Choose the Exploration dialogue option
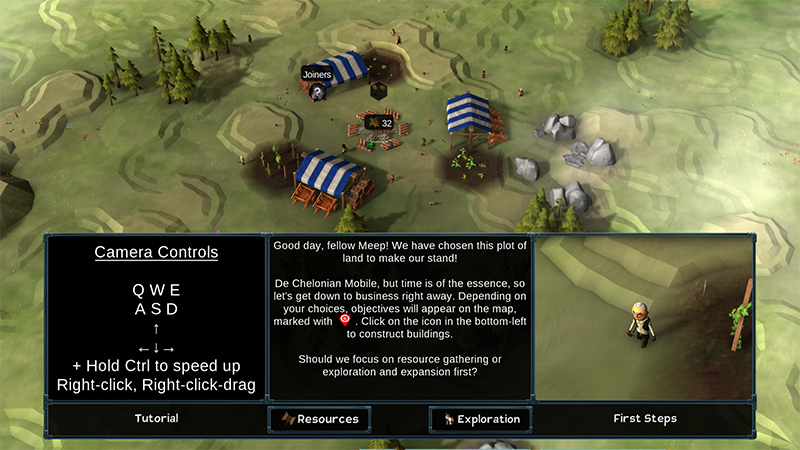Screen dimensions: 800x450 tap(480, 419)
